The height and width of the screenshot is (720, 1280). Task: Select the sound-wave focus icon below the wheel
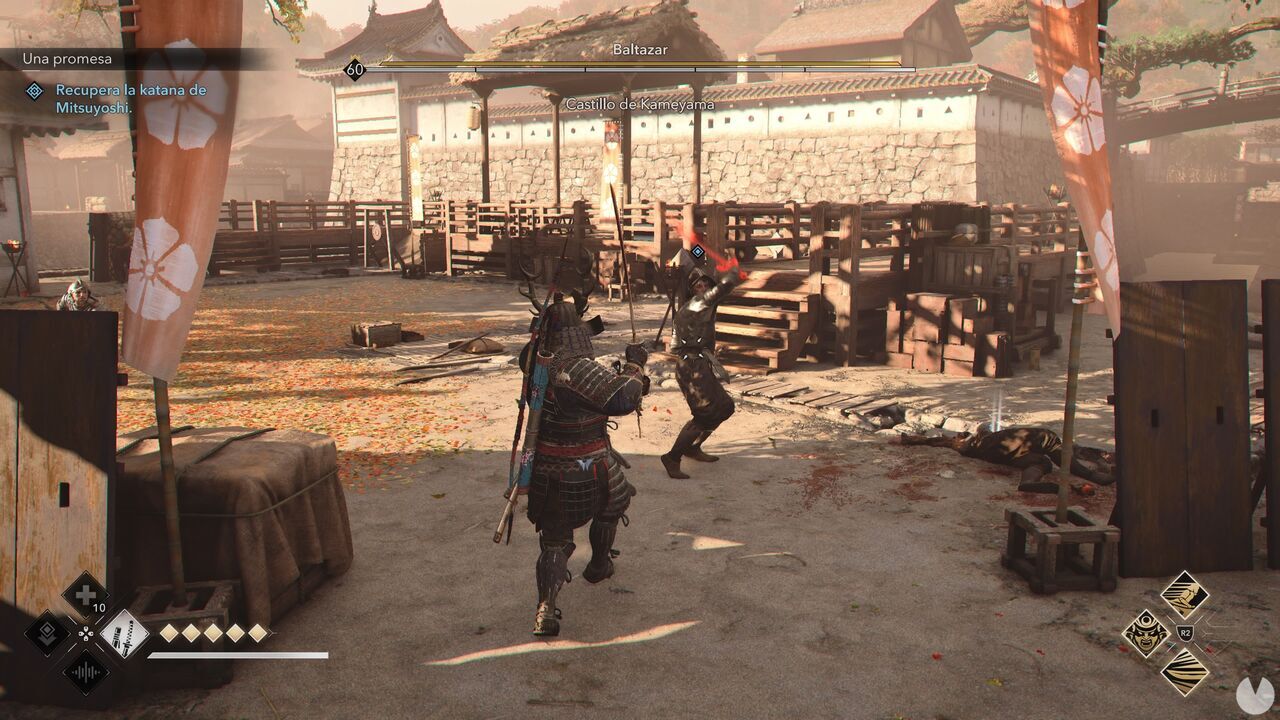[x=86, y=672]
